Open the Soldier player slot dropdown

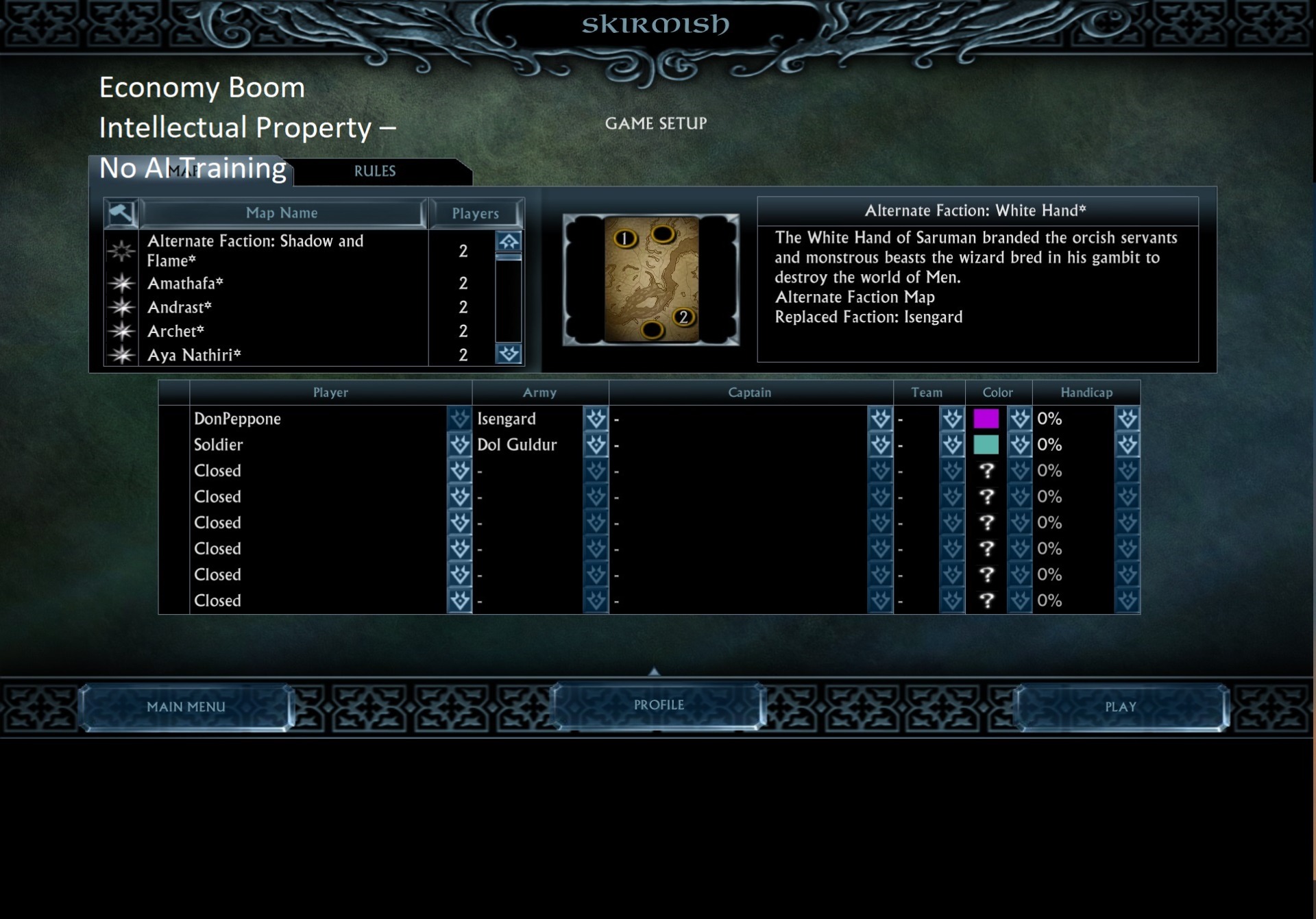459,445
